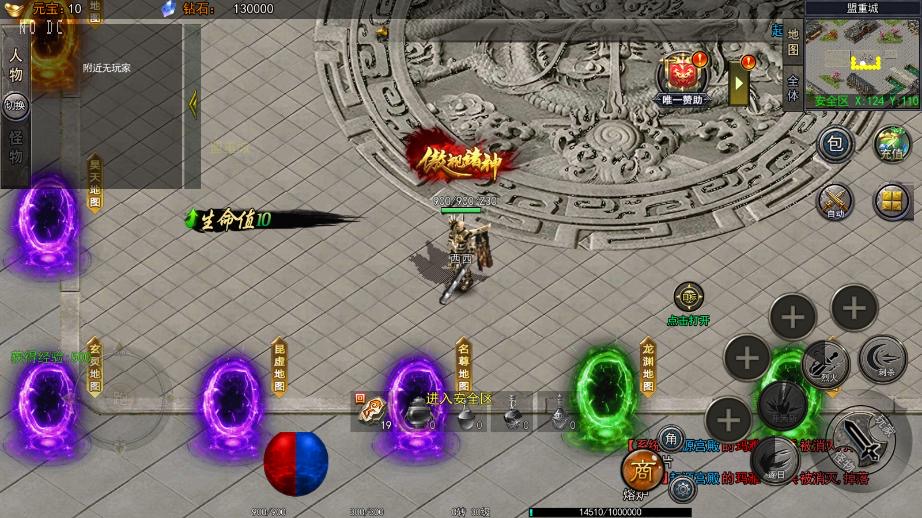Click the 切换 switch button
Viewport: 922px width, 518px height.
pos(16,105)
